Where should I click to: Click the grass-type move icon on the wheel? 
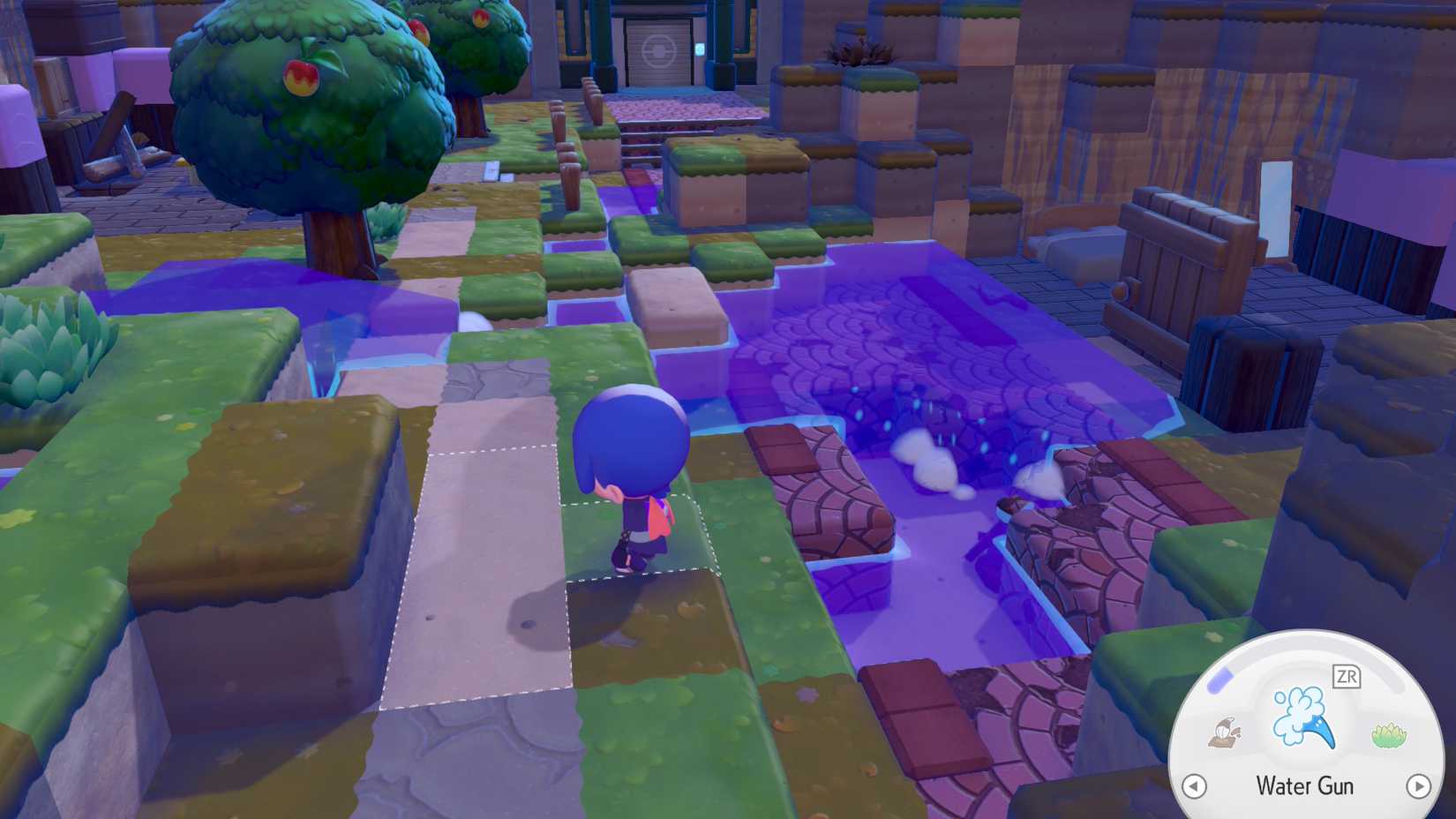click(1386, 733)
